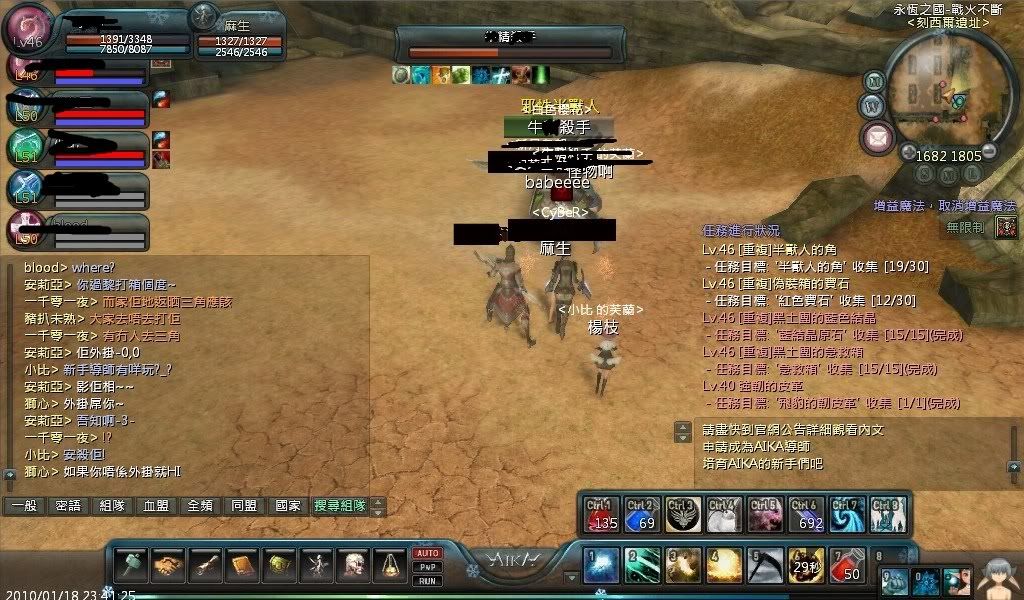The image size is (1024, 600).
Task: Zoom out the minimap with minus button
Action: pyautogui.click(x=990, y=151)
